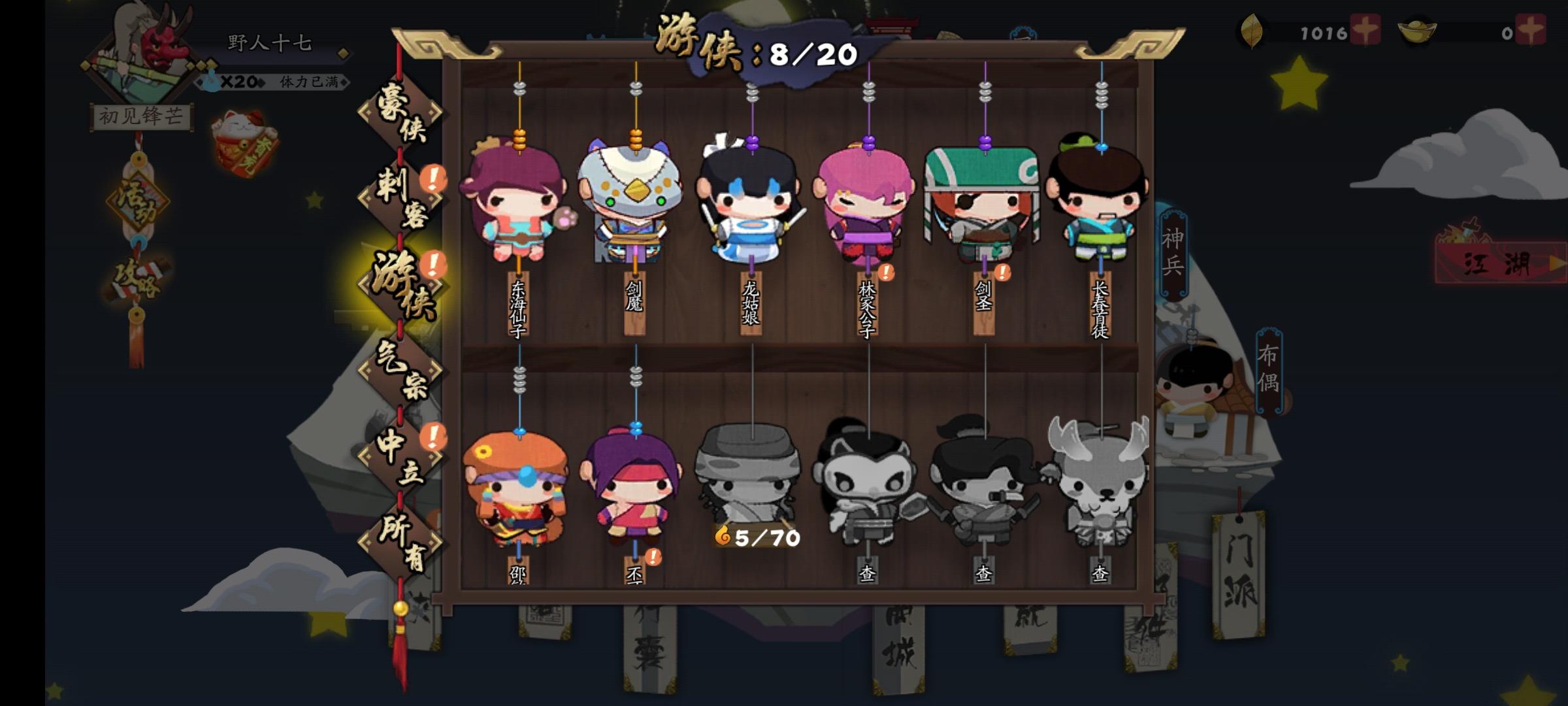This screenshot has width=1568, height=706.
Task: Switch to the 刺客 category tab
Action: point(400,196)
